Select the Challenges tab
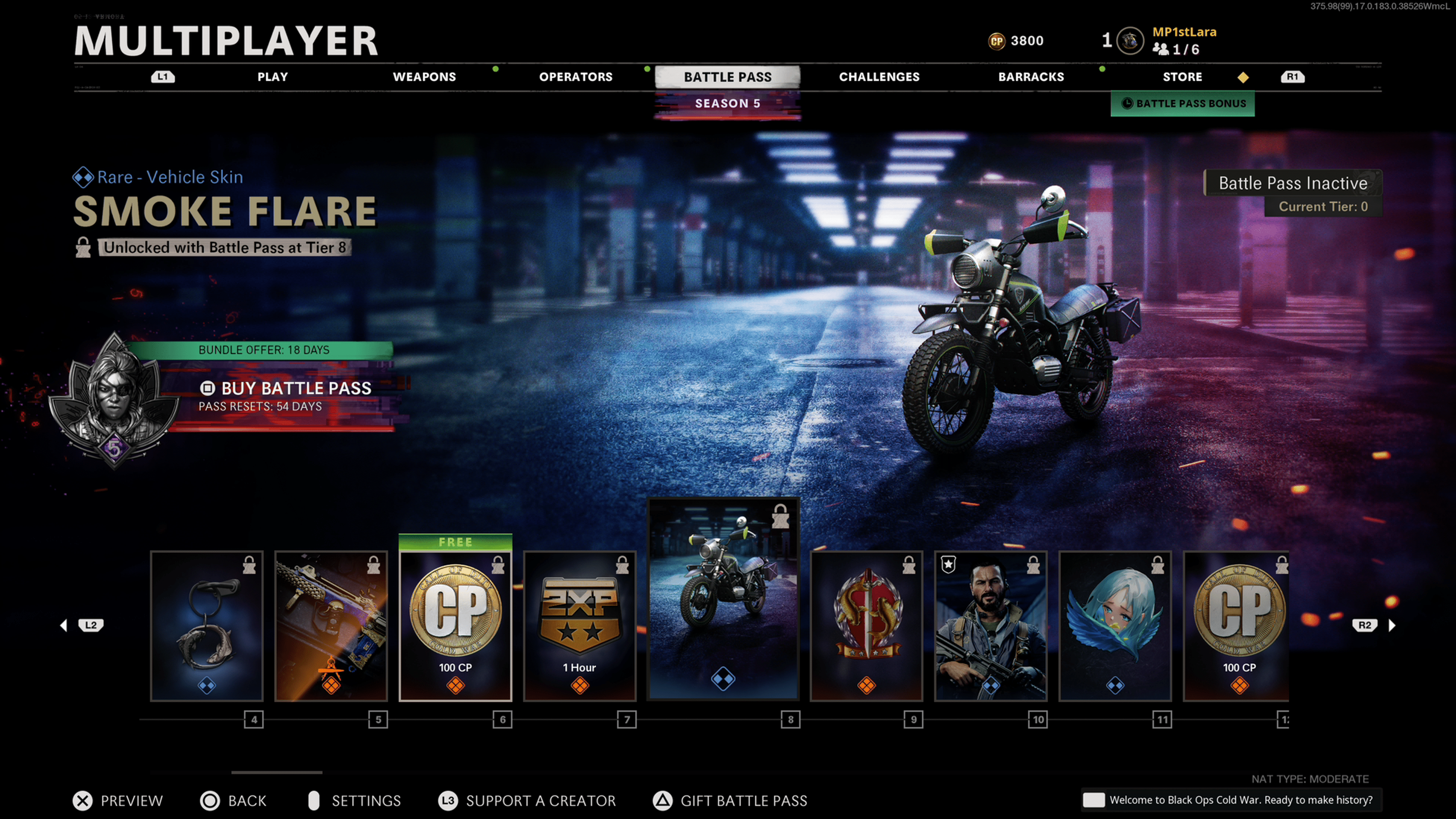Screen dimensions: 1456x819 tap(879, 77)
